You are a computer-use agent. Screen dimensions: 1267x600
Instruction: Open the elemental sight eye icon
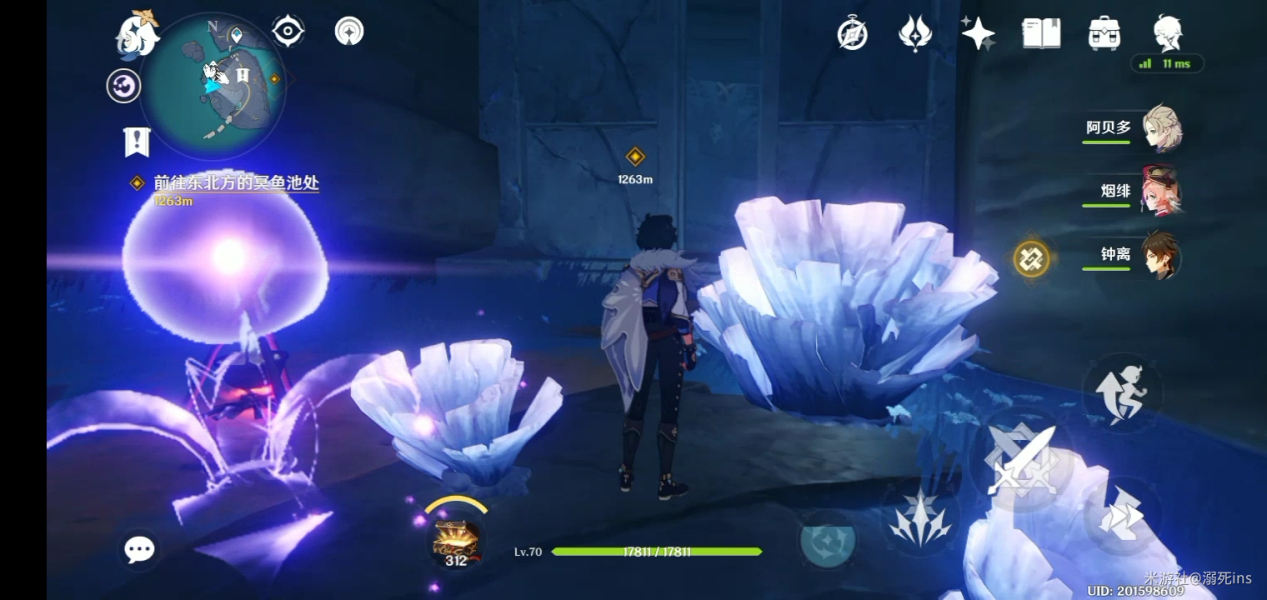tap(288, 31)
